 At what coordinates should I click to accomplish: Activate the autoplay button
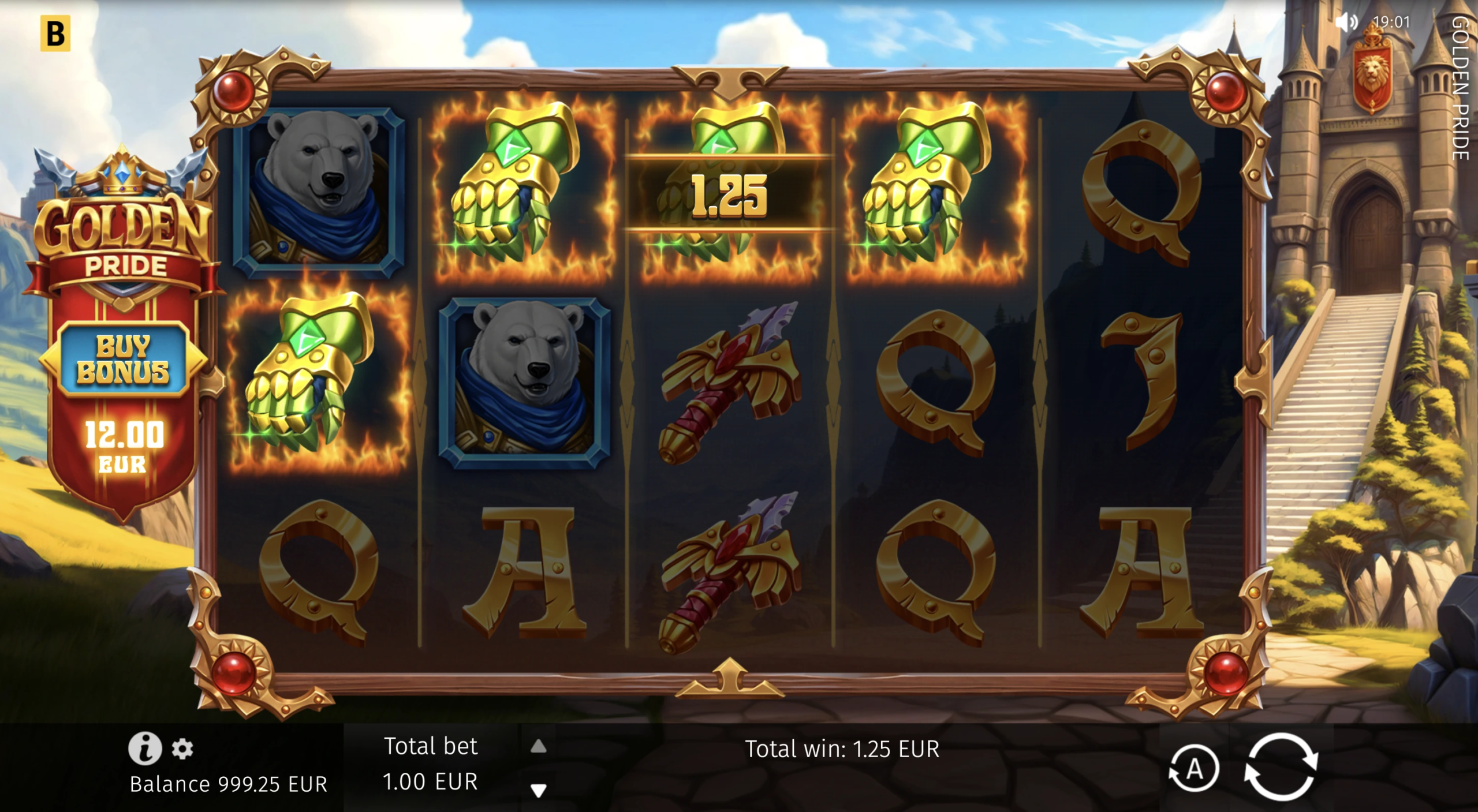(1193, 769)
